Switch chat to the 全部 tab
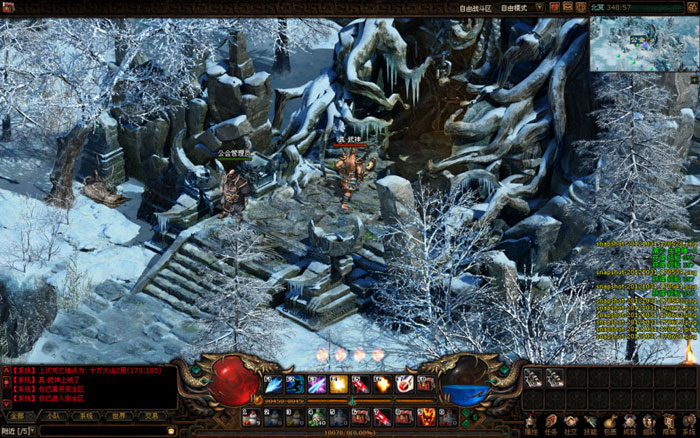This screenshot has width=700, height=438. (17, 416)
